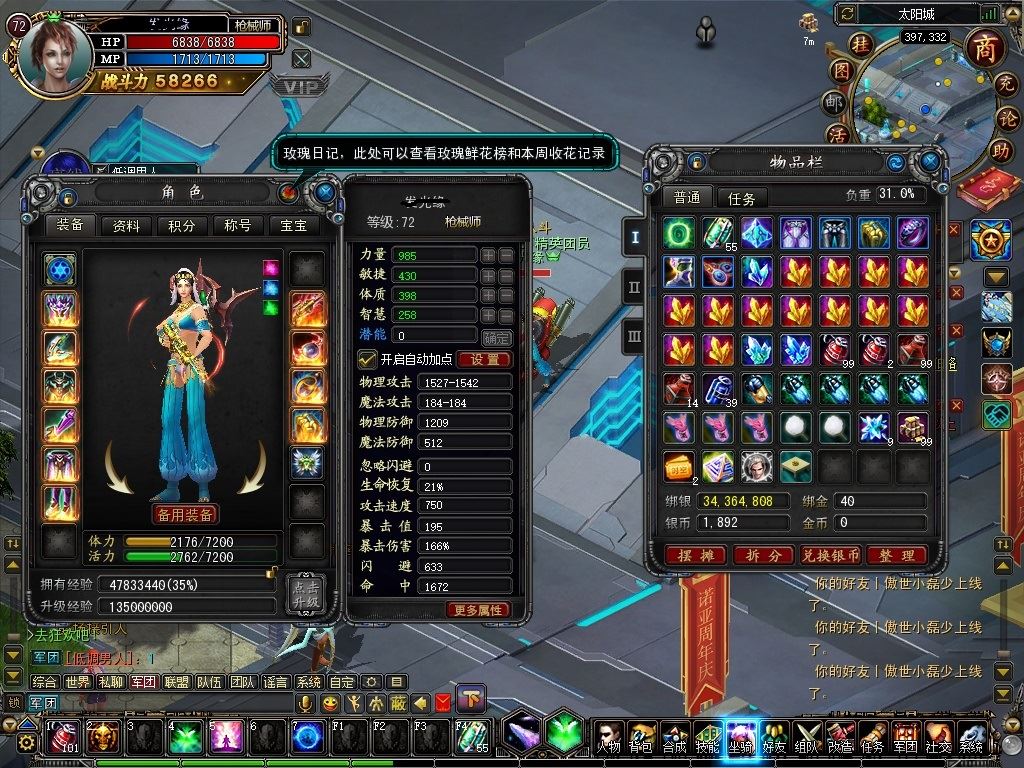The width and height of the screenshot is (1024, 768).
Task: Click the 摆摊 set up stall button
Action: [x=695, y=555]
